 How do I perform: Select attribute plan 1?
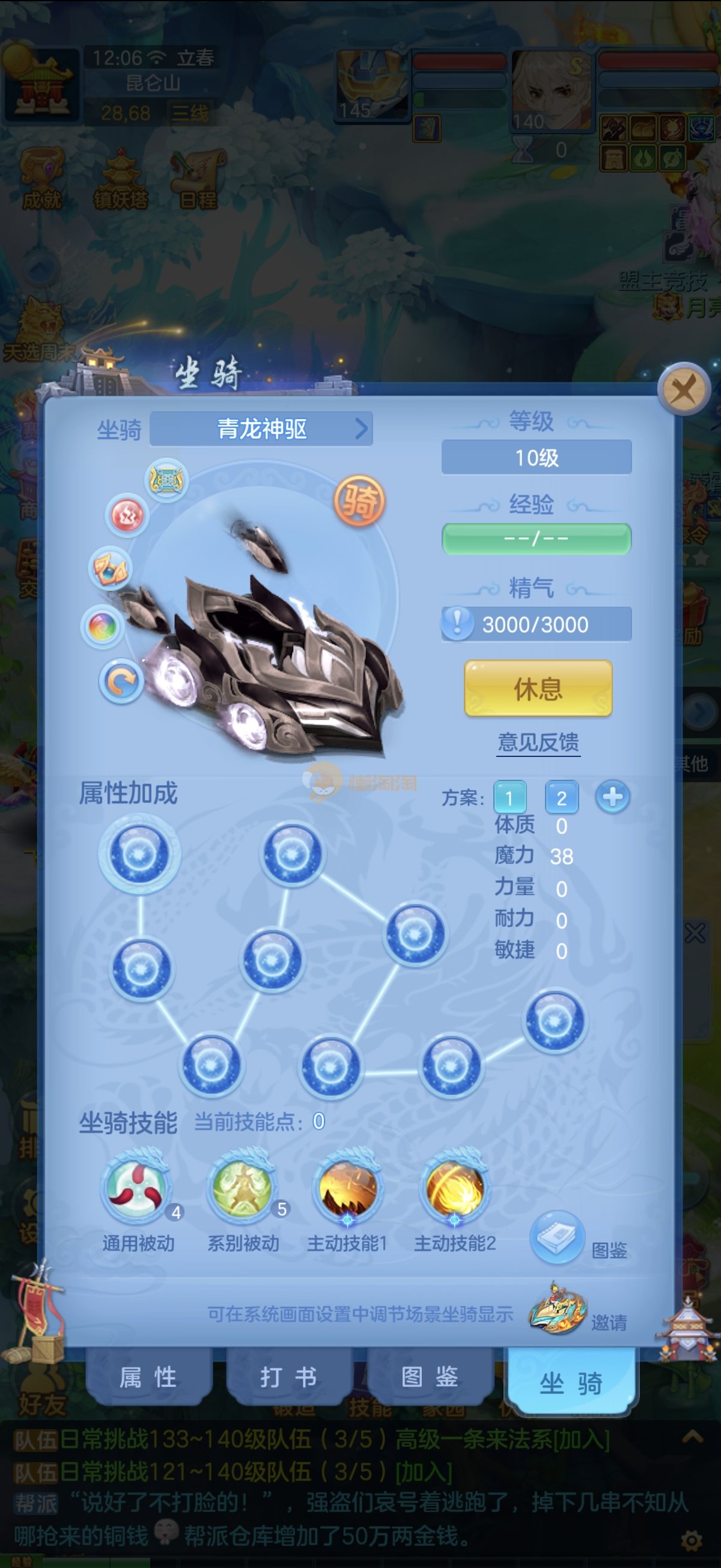click(510, 797)
